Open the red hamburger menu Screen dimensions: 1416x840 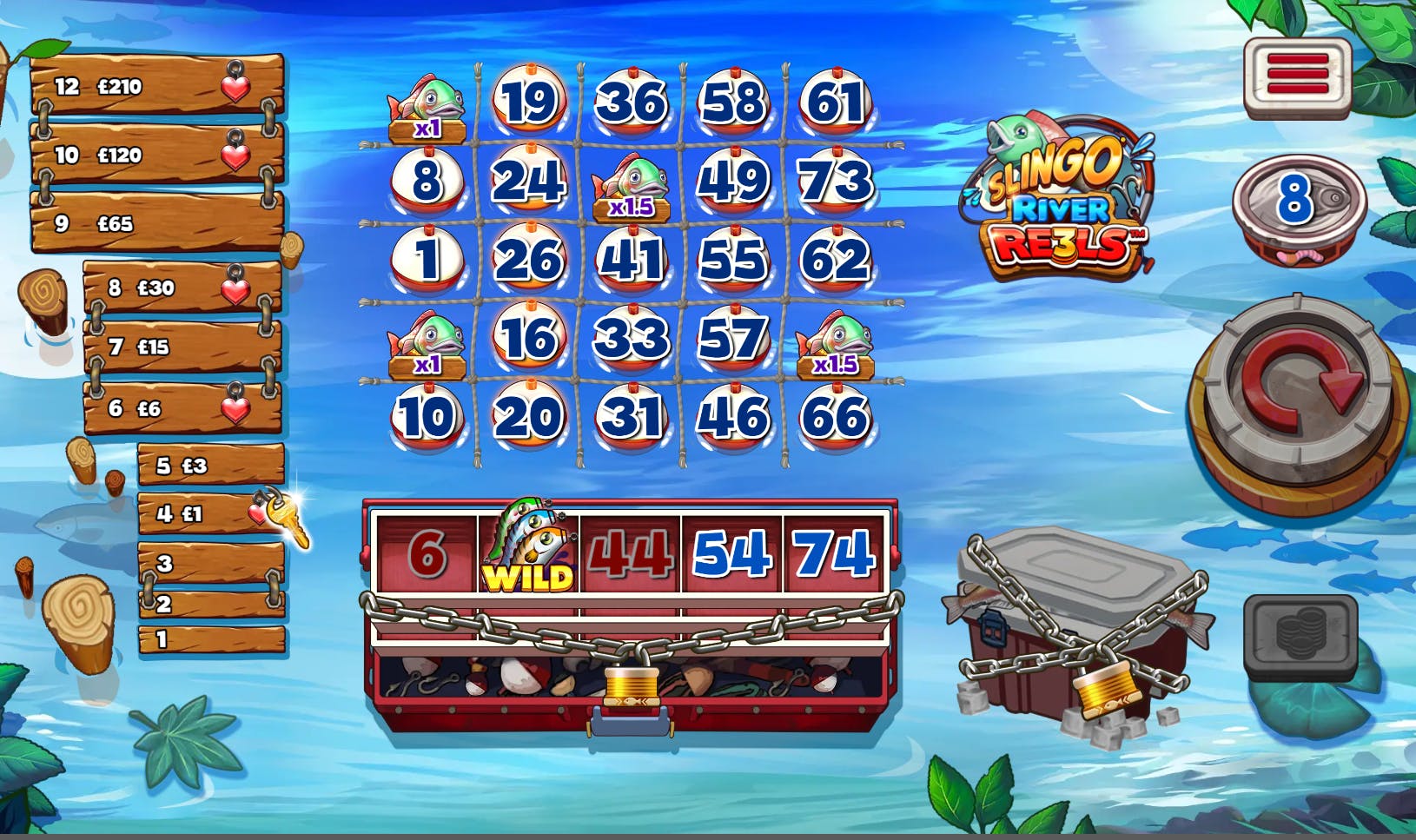pos(1298,75)
